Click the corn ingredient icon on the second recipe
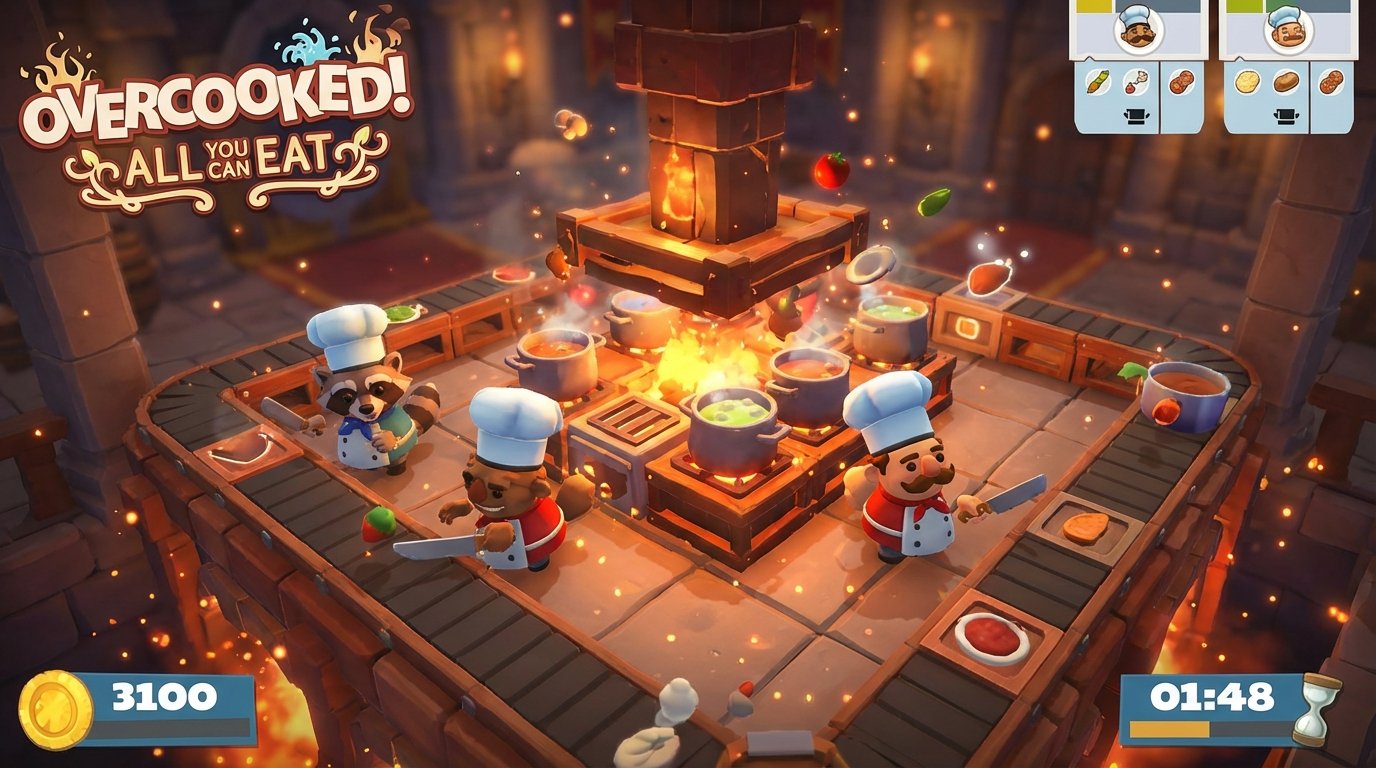The height and width of the screenshot is (768, 1376). [x=1246, y=81]
